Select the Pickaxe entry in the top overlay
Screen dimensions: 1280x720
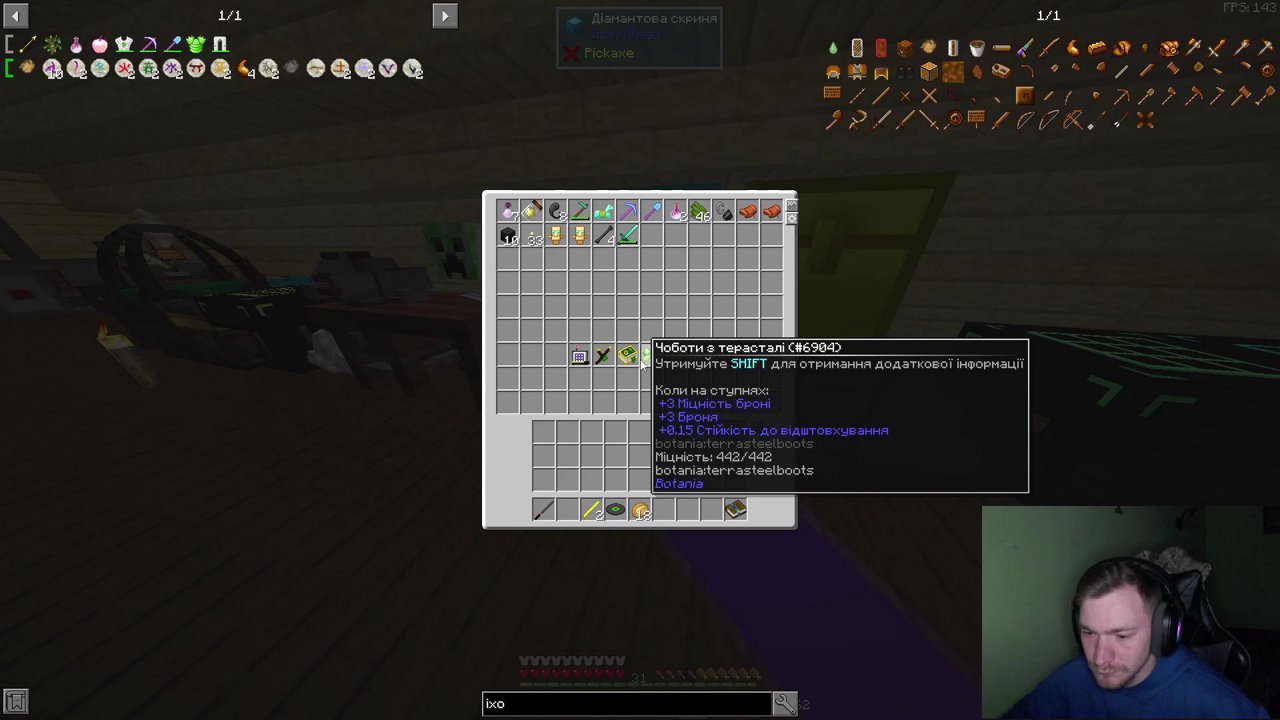609,53
